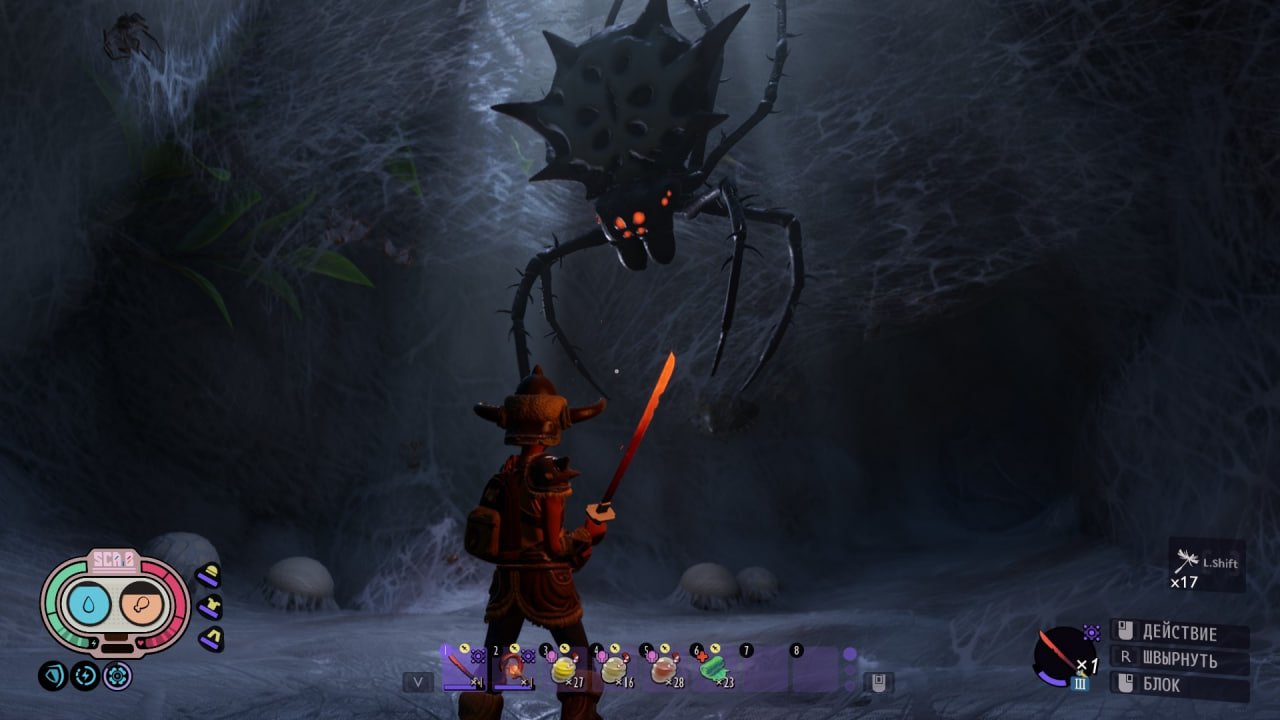Click the cyan gear icon with purple ring
Image resolution: width=1280 pixels, height=720 pixels.
click(117, 676)
